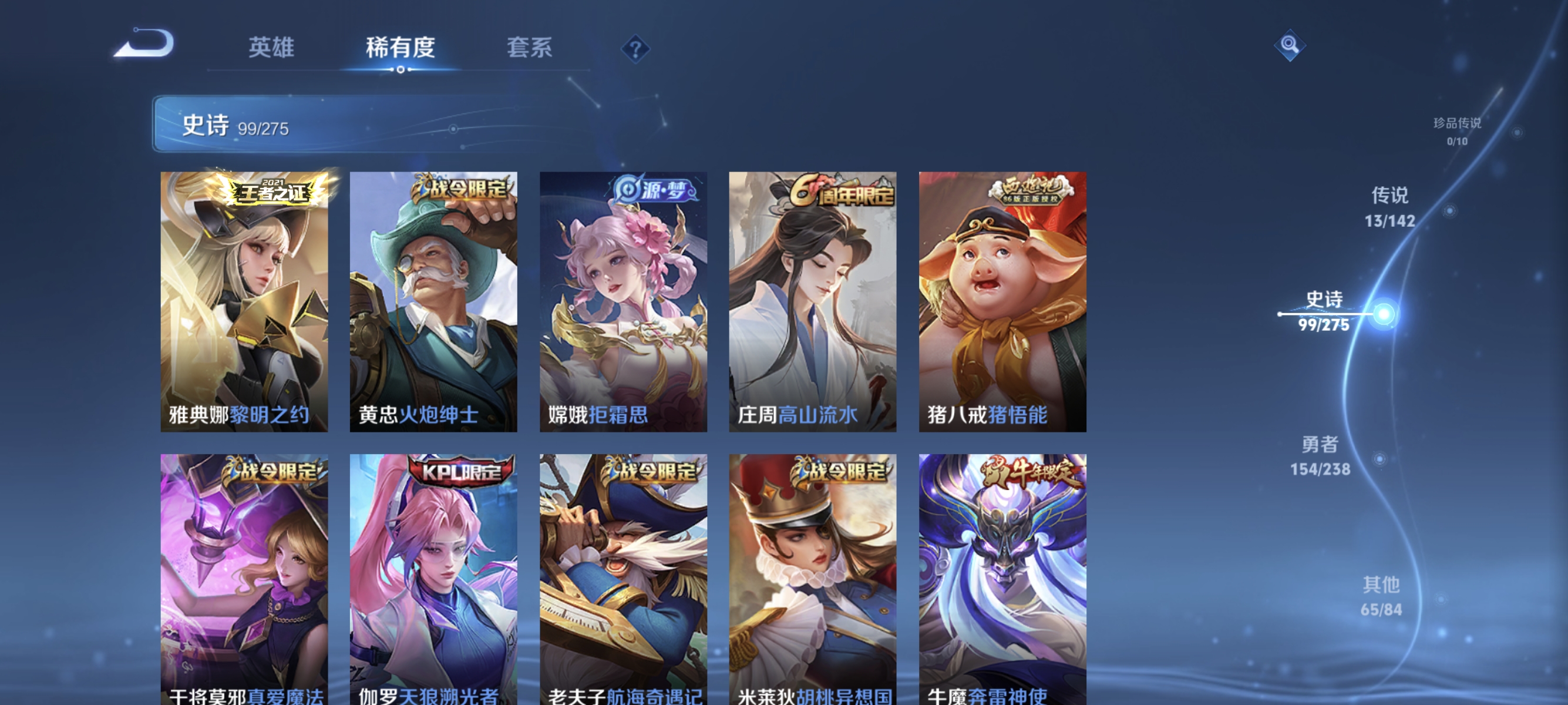1568x705 pixels.
Task: Click the 6周年限定 badge on 庄周 skin
Action: (x=843, y=192)
